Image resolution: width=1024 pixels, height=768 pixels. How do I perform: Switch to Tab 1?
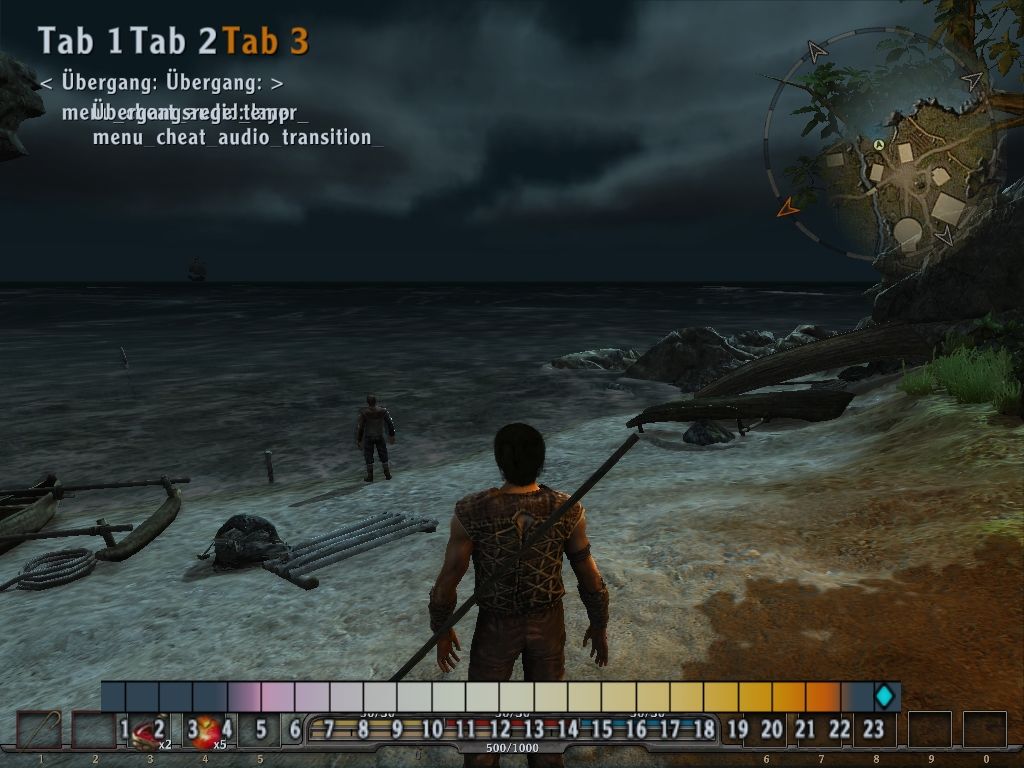(x=80, y=41)
